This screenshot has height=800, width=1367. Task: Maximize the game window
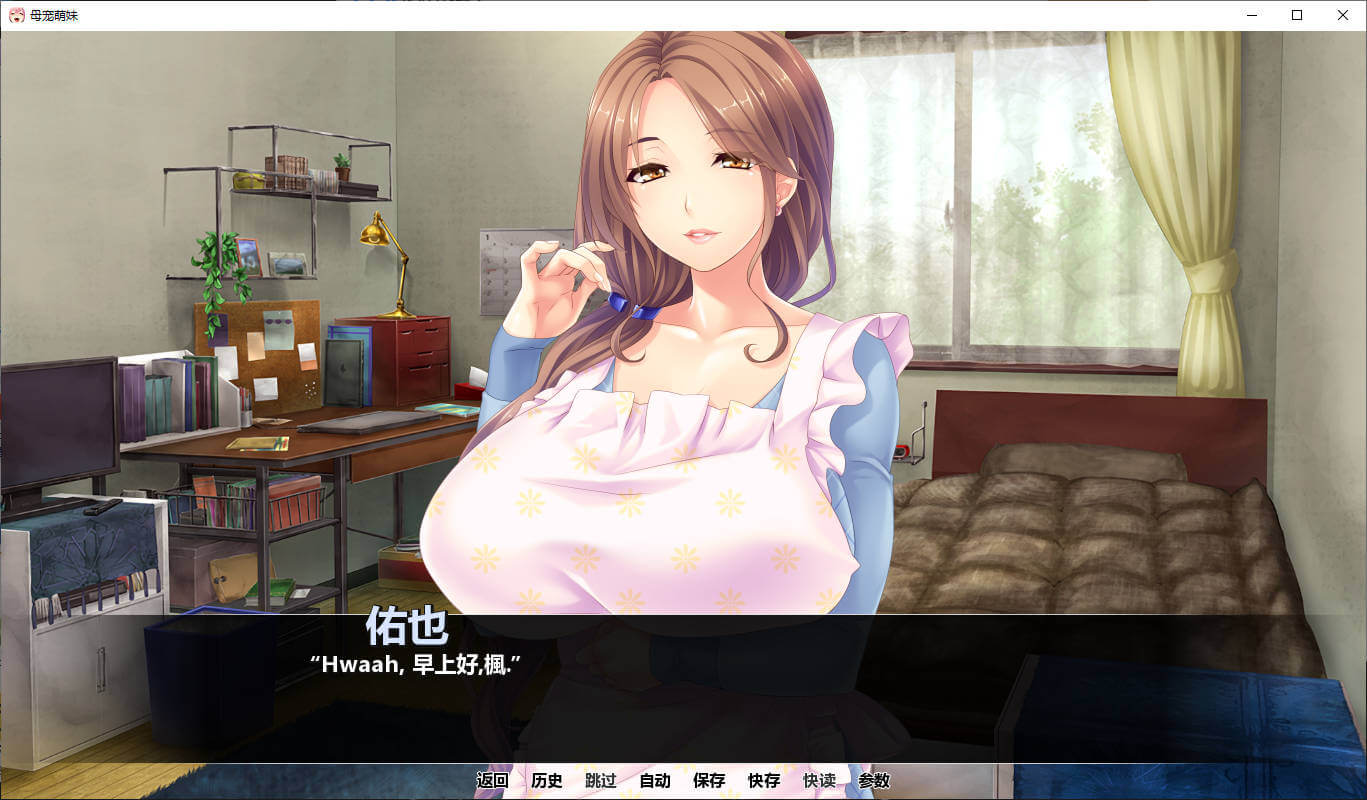[x=1297, y=15]
